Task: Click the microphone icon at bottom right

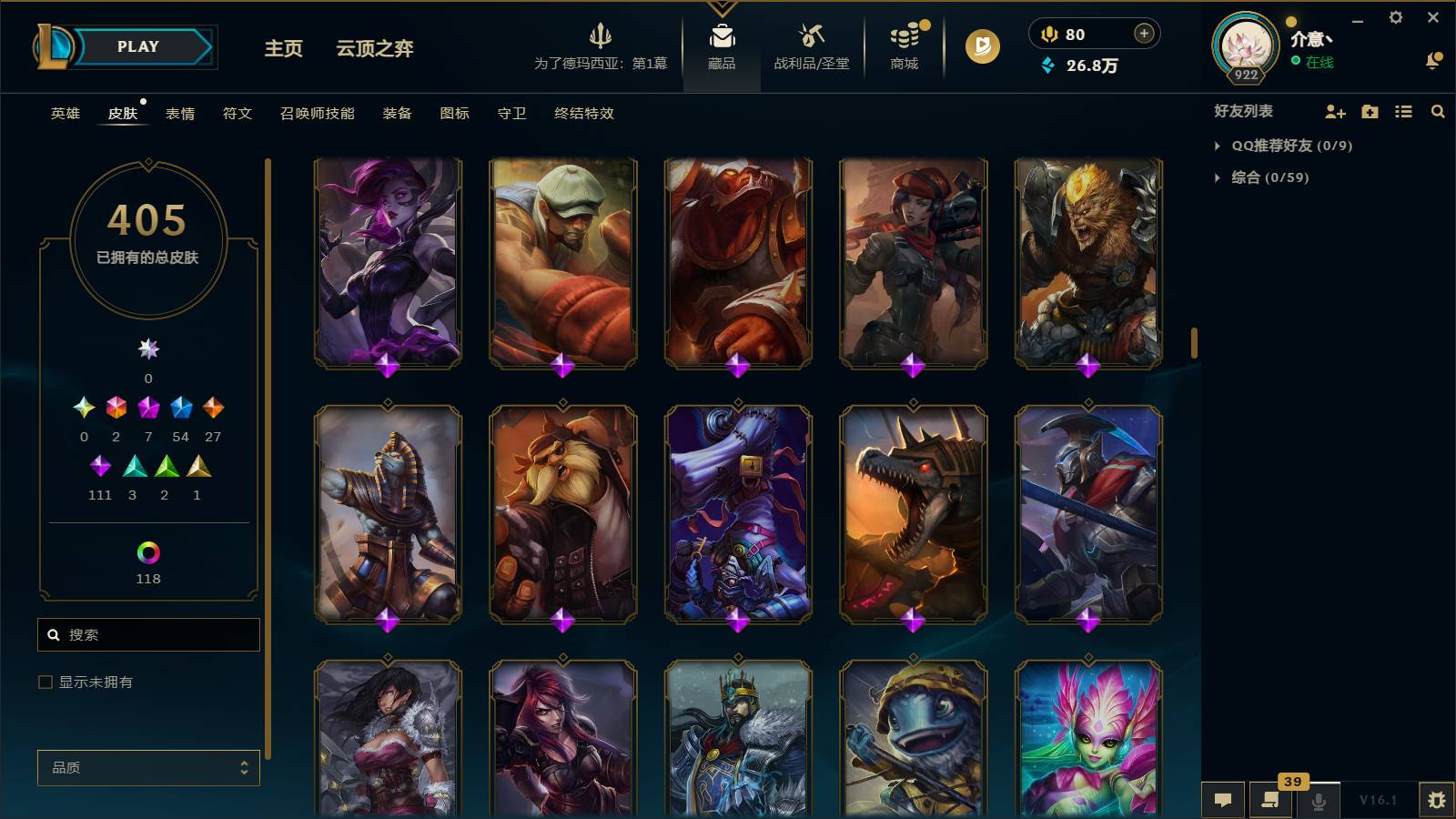Action: pyautogui.click(x=1318, y=801)
